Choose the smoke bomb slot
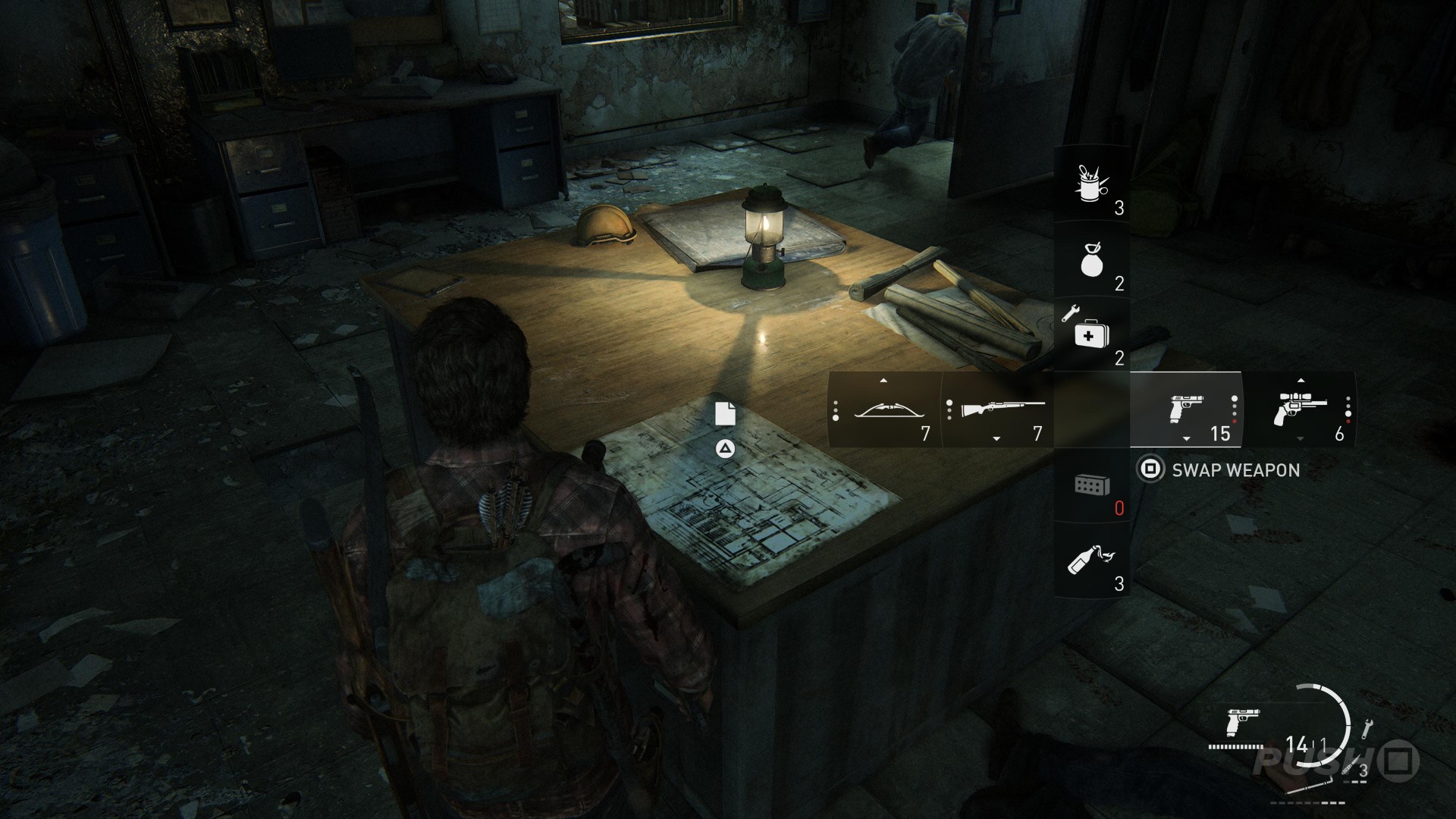 click(x=1092, y=260)
